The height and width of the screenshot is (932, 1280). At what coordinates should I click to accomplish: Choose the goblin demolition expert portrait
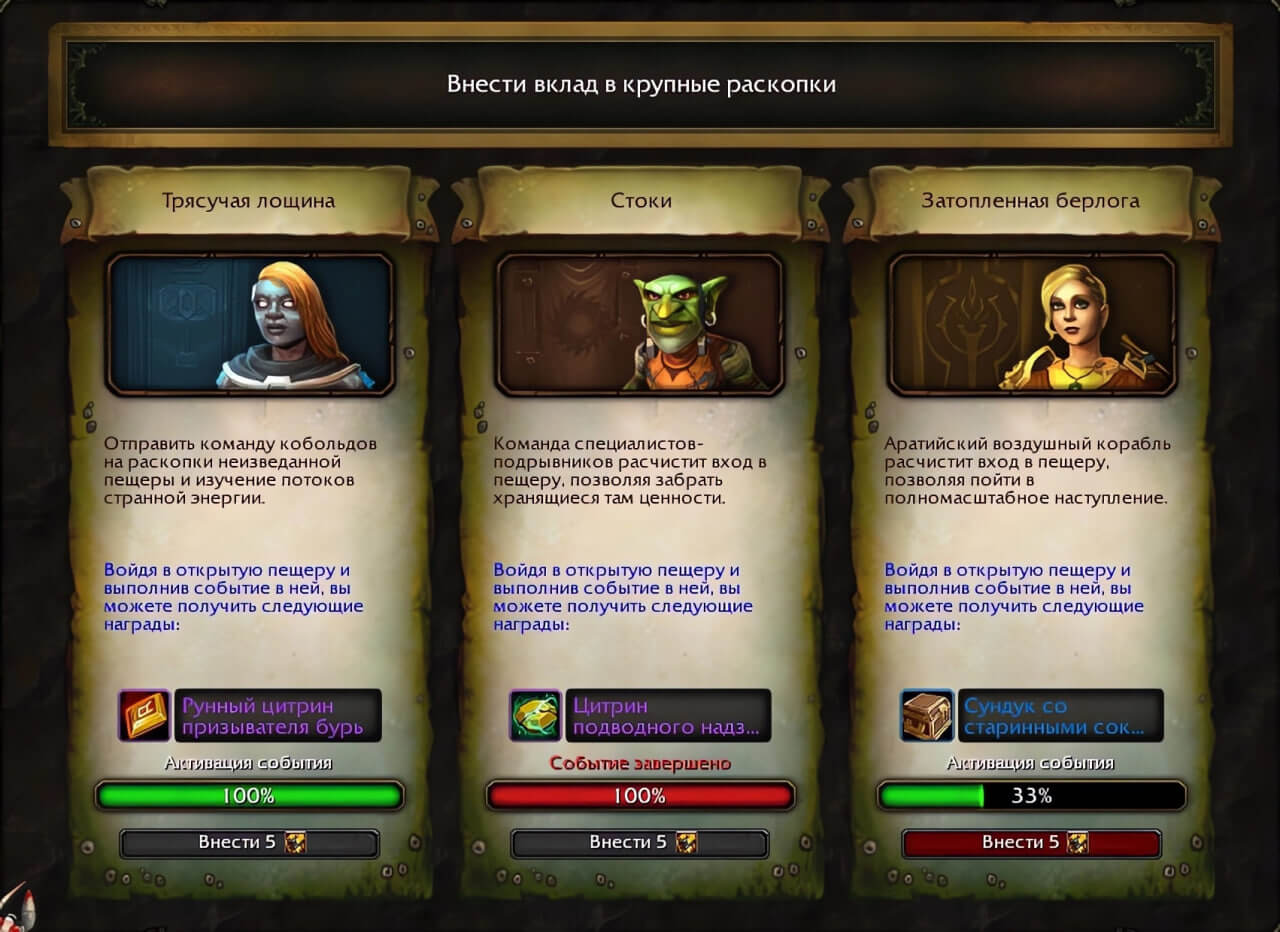[x=640, y=324]
